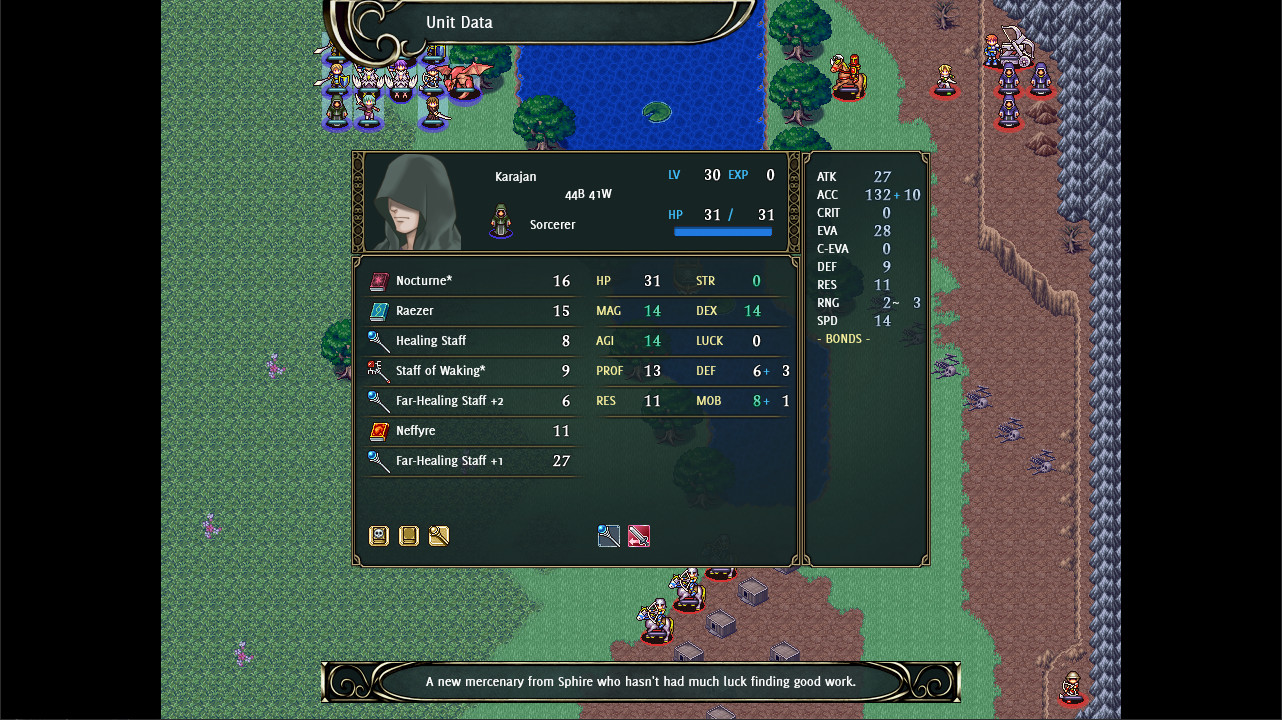The width and height of the screenshot is (1282, 720).
Task: Open the Unit Data header
Action: tap(460, 21)
